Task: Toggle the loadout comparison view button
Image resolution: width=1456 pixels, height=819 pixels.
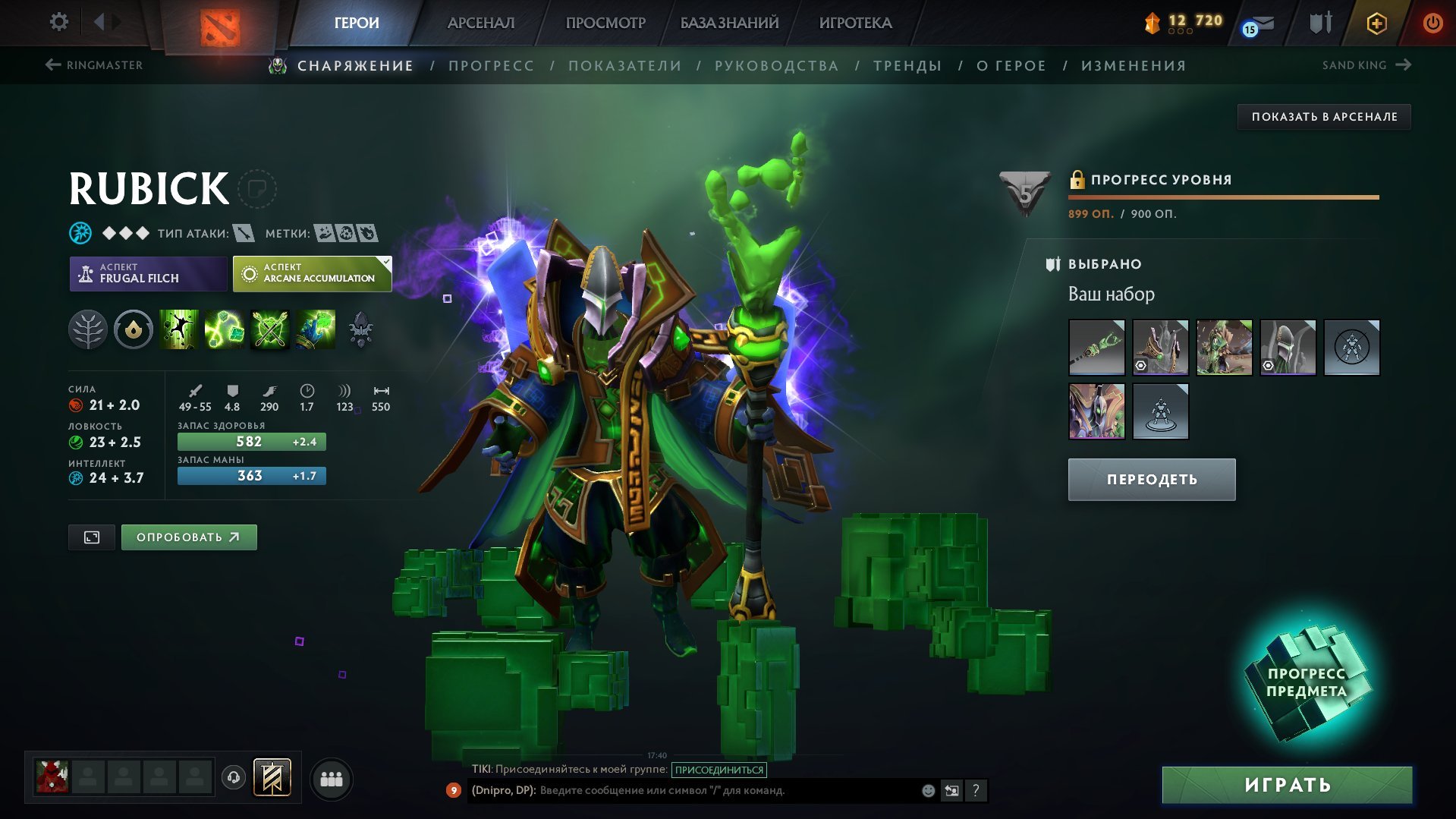Action: click(x=90, y=537)
